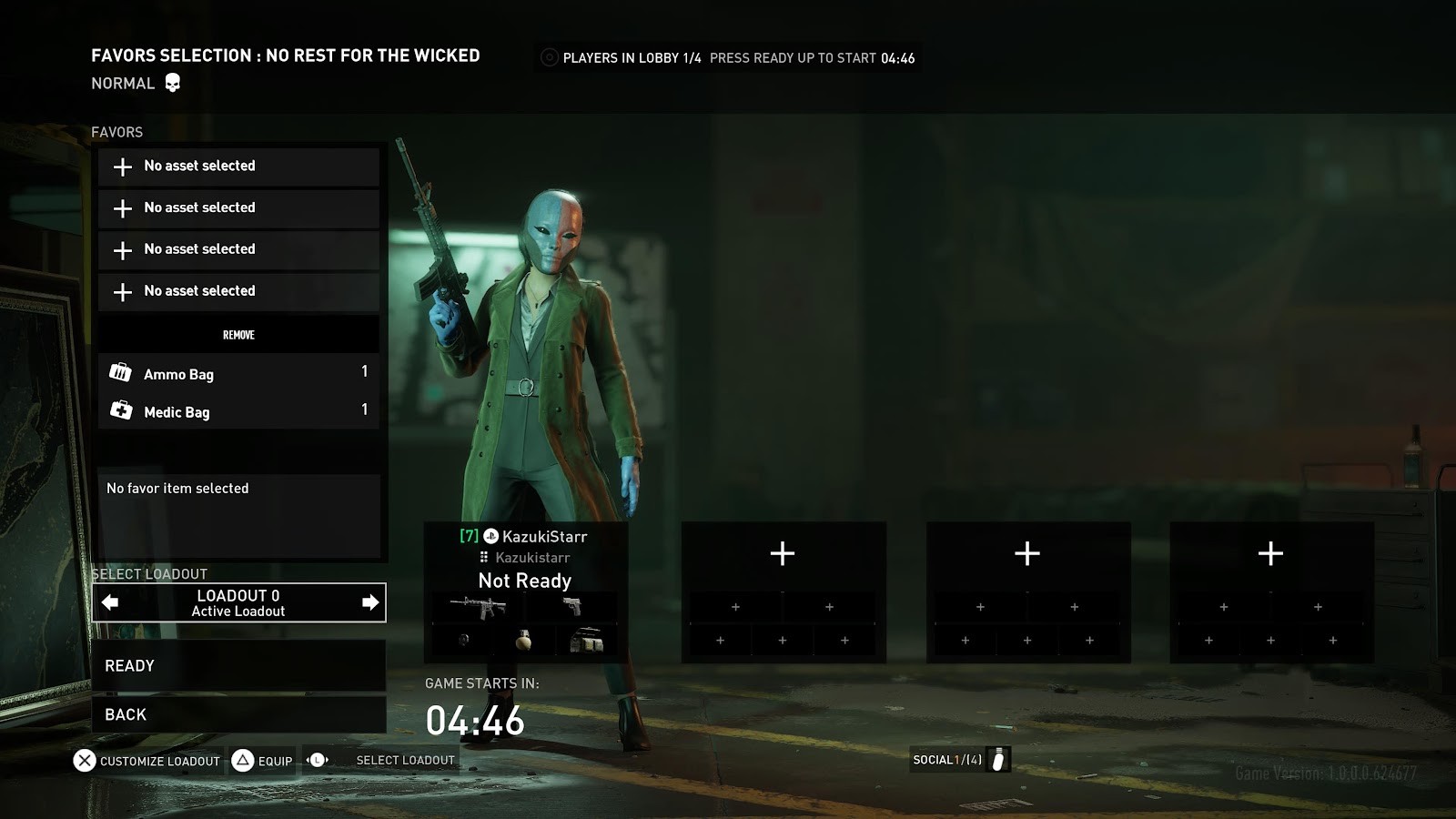Select the assault rifle primary weapon slot

(x=478, y=606)
